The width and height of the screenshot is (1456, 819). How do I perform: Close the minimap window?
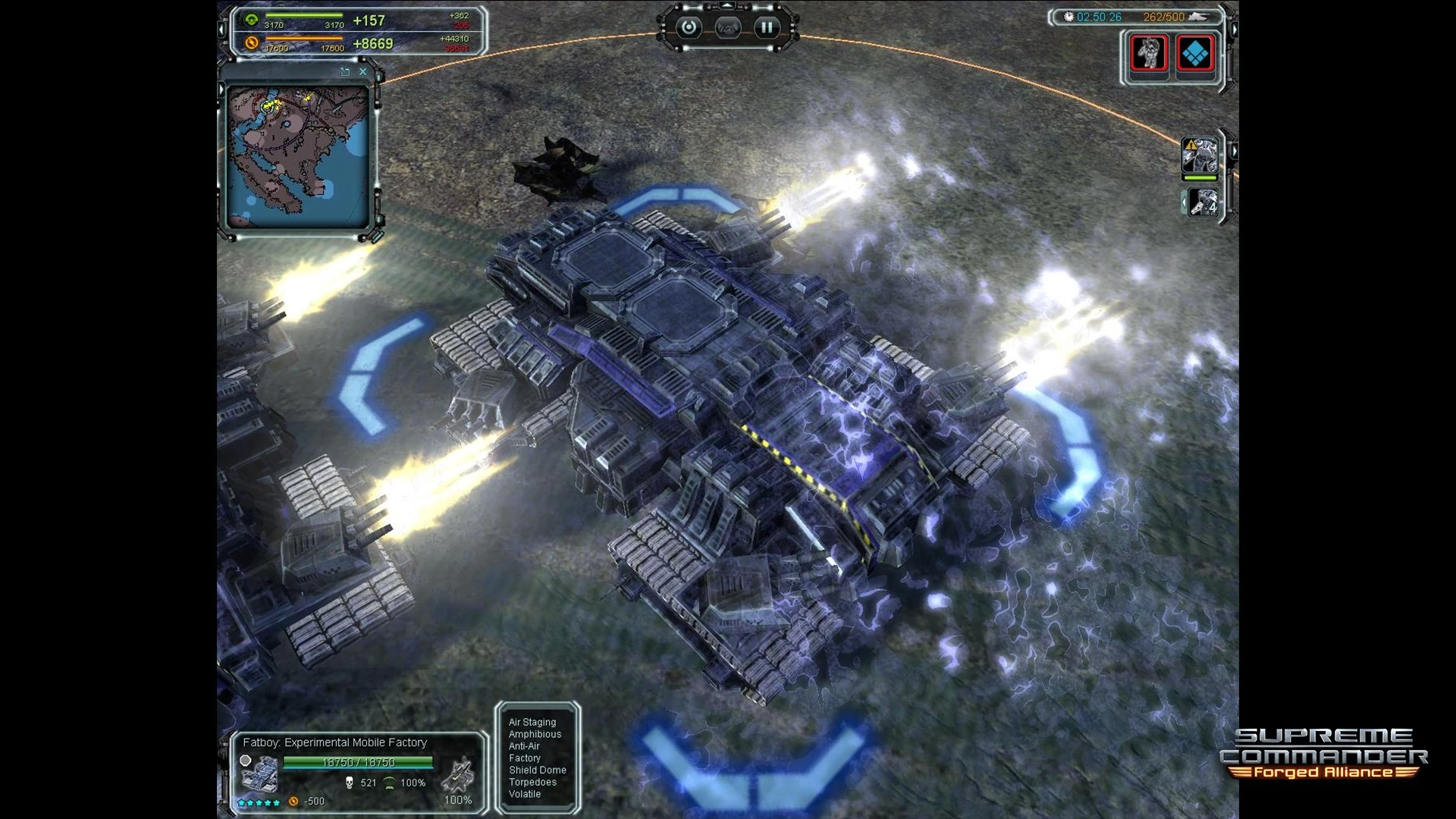362,71
